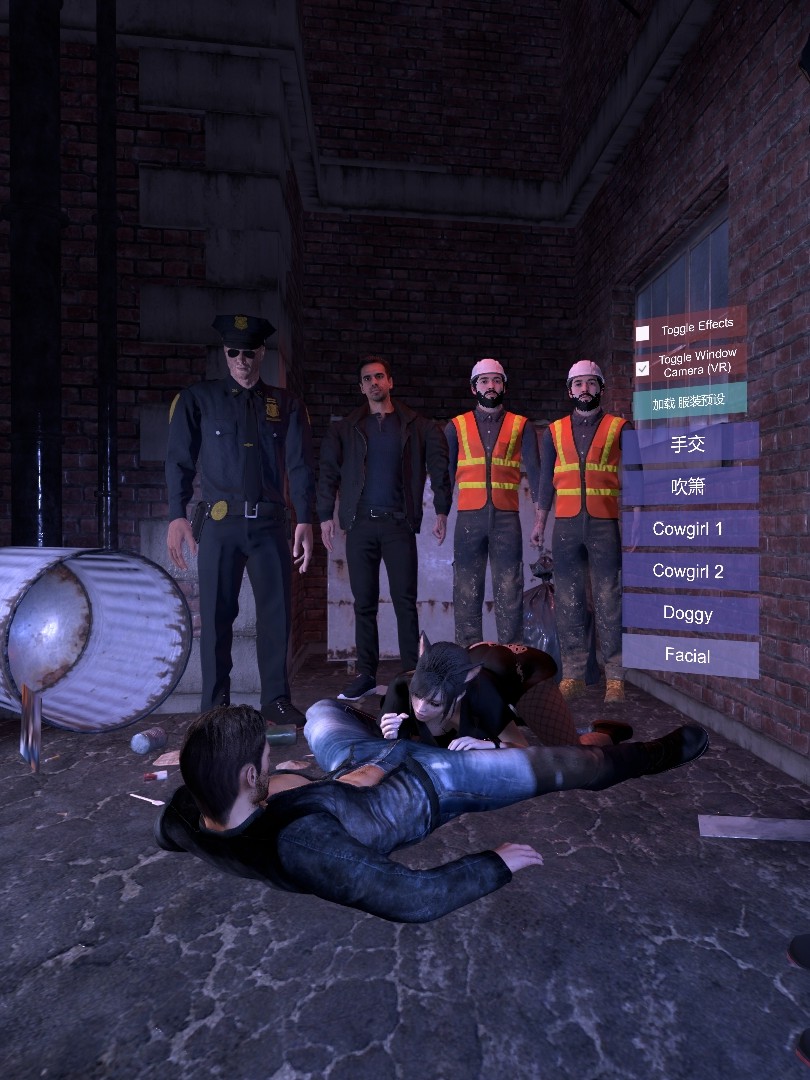Click the teal 加载 服装预设 button
The image size is (810, 1080).
[689, 402]
